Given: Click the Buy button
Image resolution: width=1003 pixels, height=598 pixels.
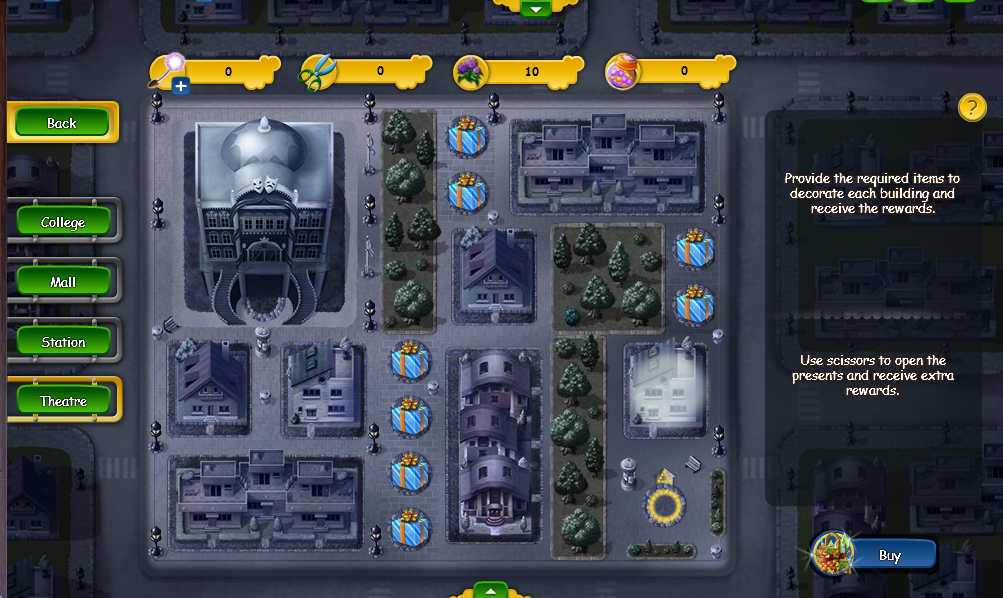Looking at the screenshot, I should (x=888, y=555).
